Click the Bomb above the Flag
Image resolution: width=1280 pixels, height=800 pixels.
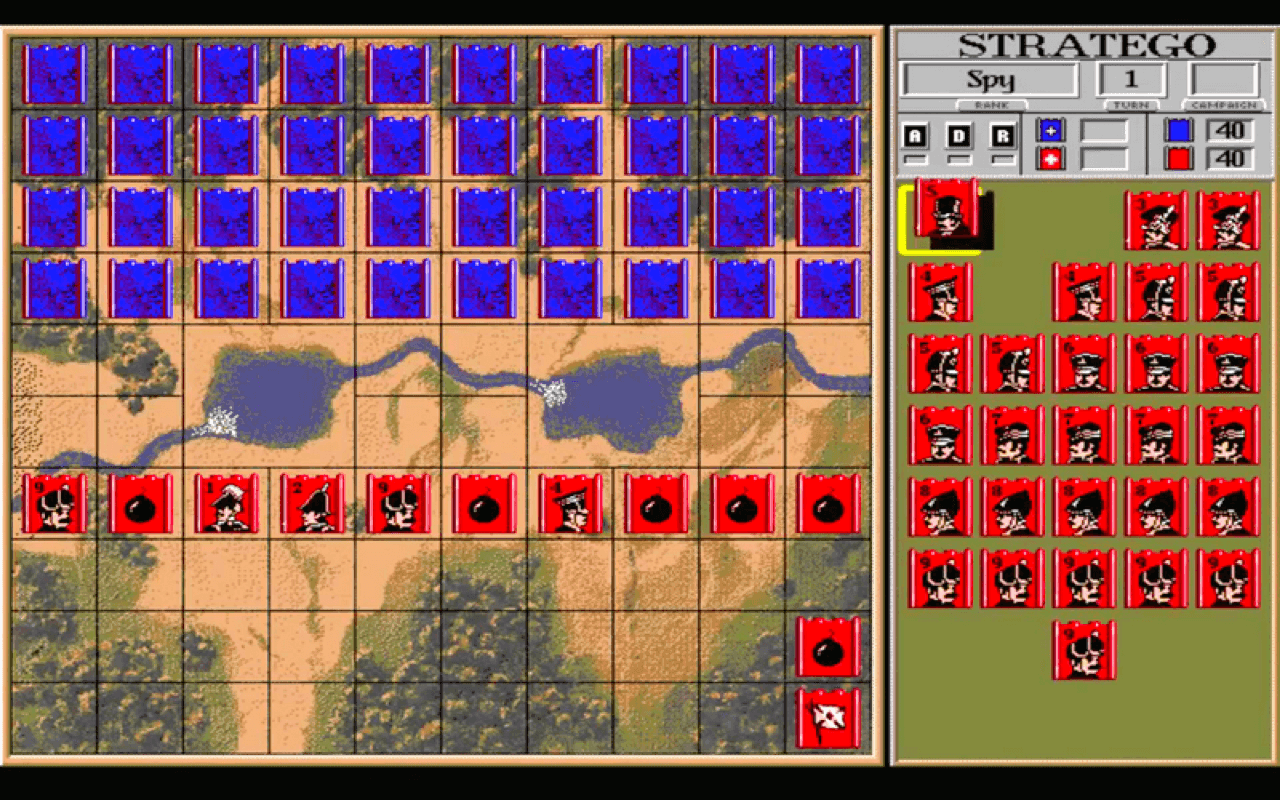(829, 647)
